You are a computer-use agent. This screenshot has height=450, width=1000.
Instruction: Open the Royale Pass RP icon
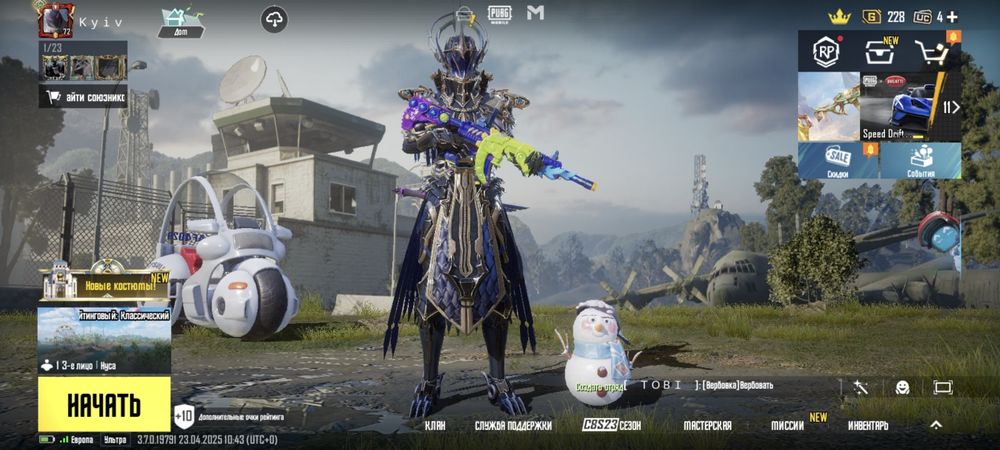pos(826,53)
